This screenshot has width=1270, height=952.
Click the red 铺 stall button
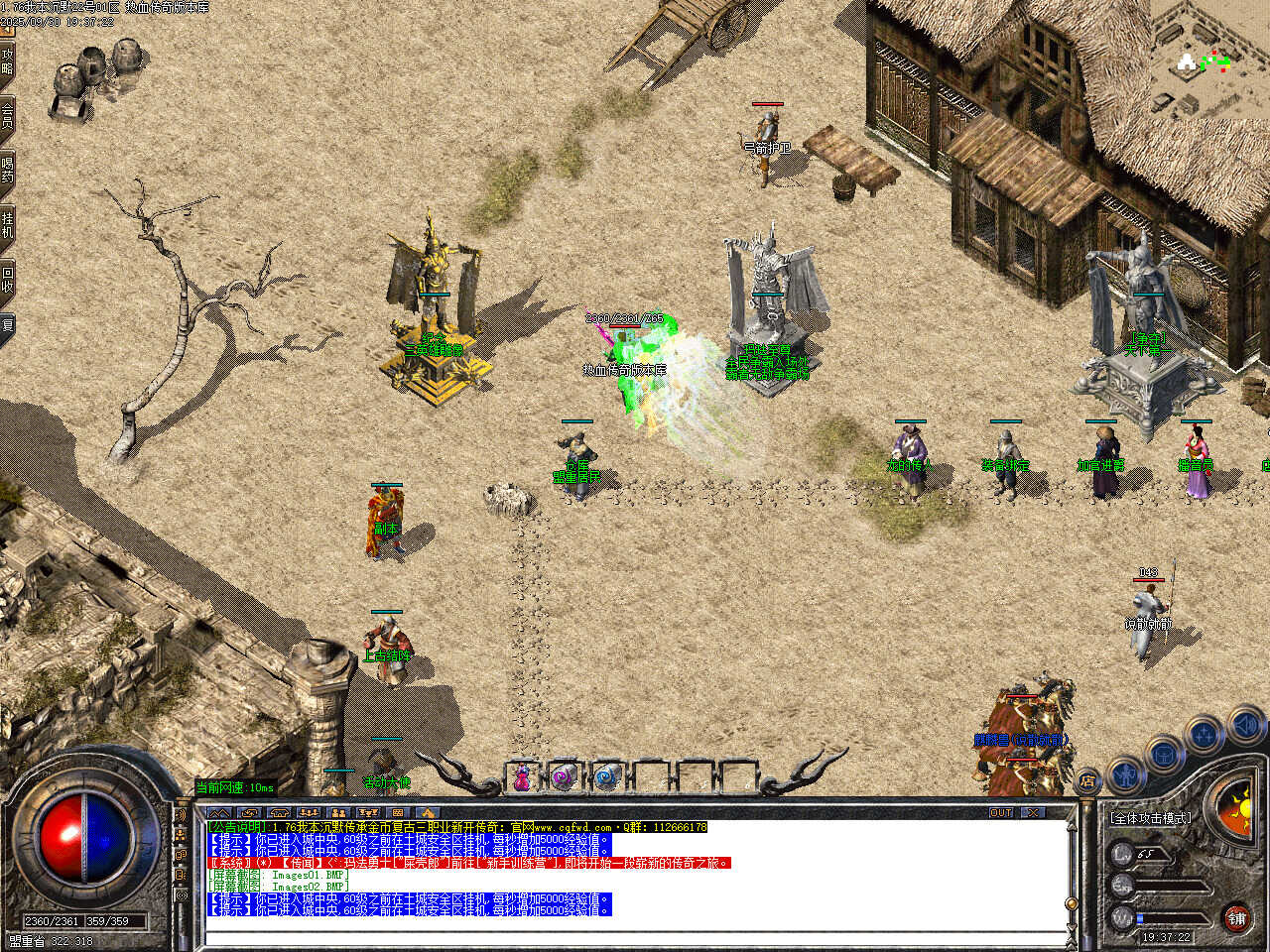(1236, 918)
